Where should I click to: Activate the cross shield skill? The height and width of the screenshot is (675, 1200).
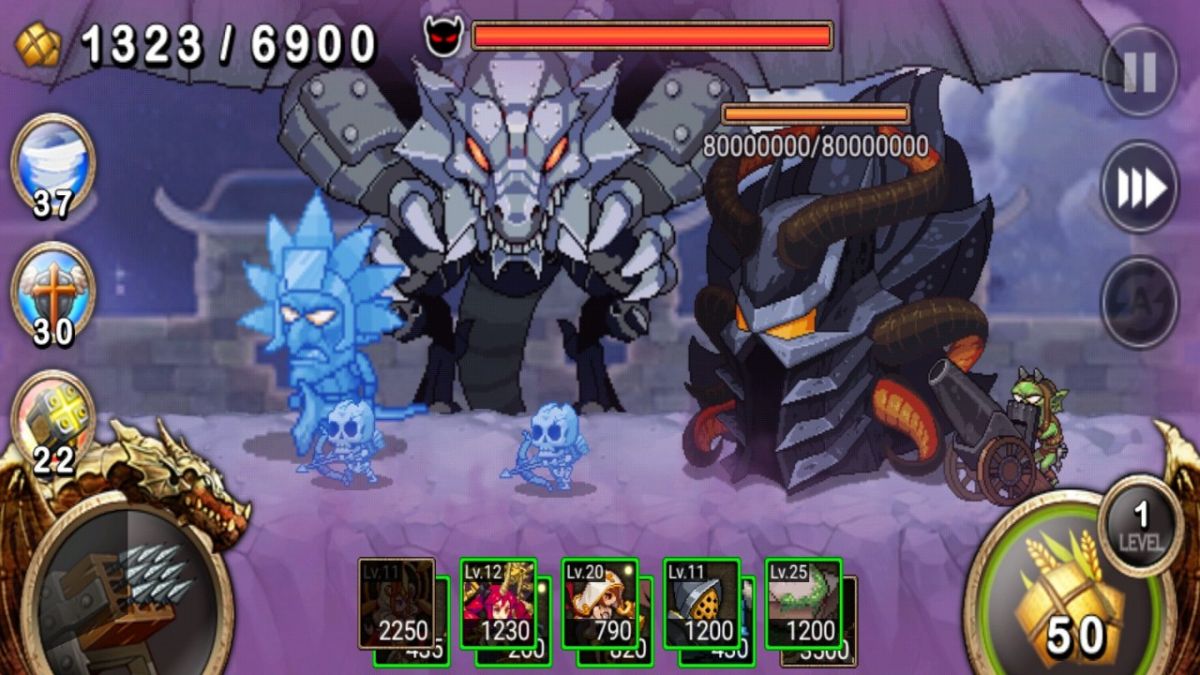(x=52, y=290)
